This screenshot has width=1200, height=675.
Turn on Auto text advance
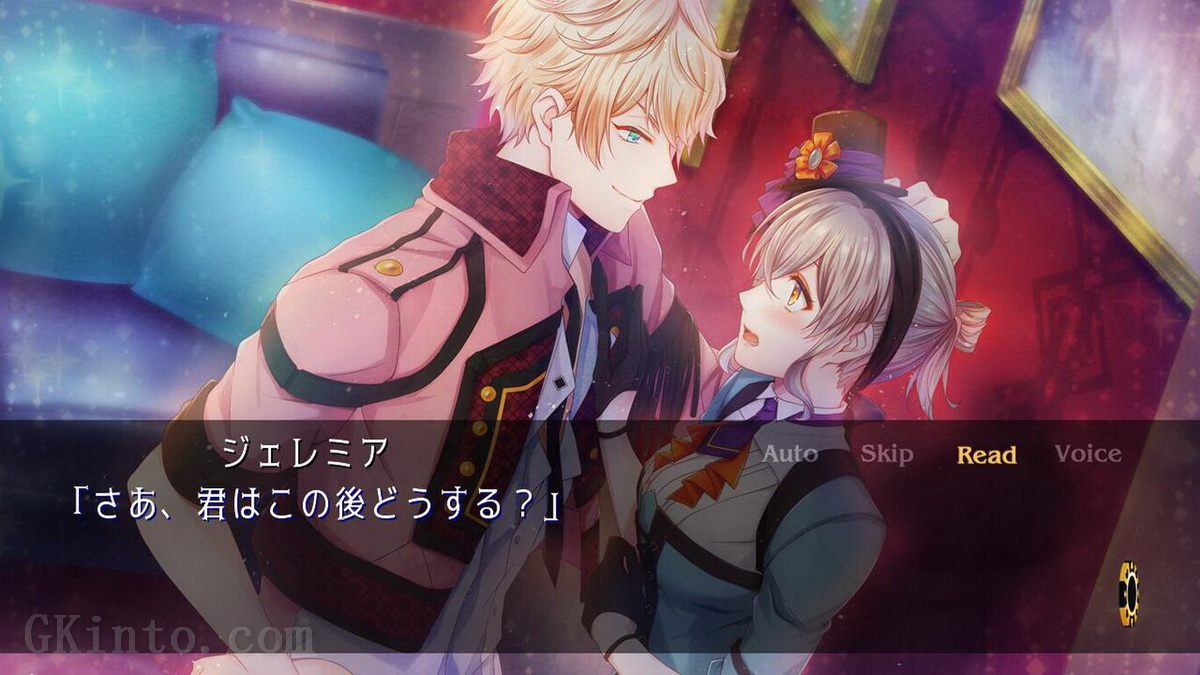[790, 454]
